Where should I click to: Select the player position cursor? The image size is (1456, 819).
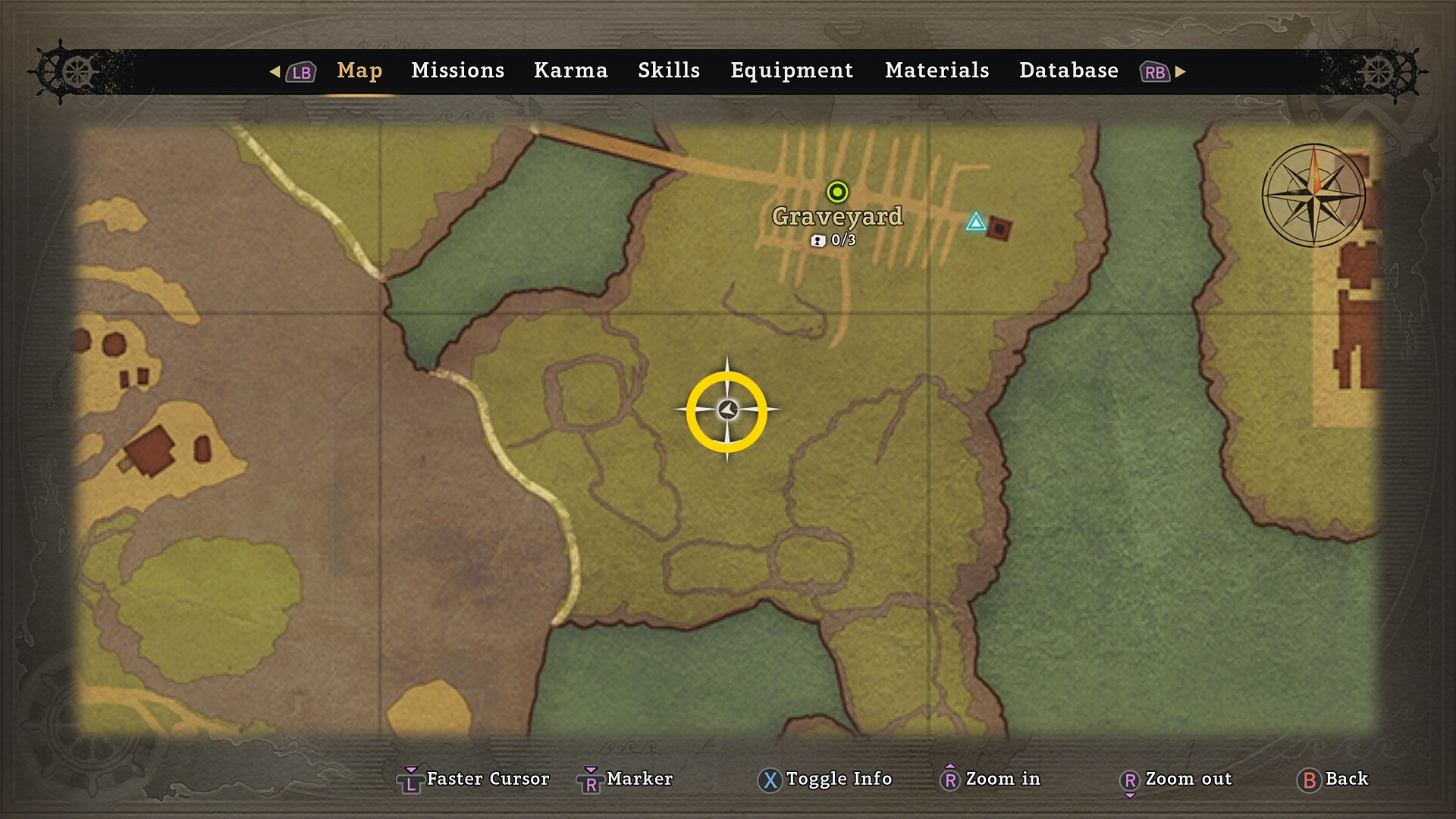pos(727,410)
